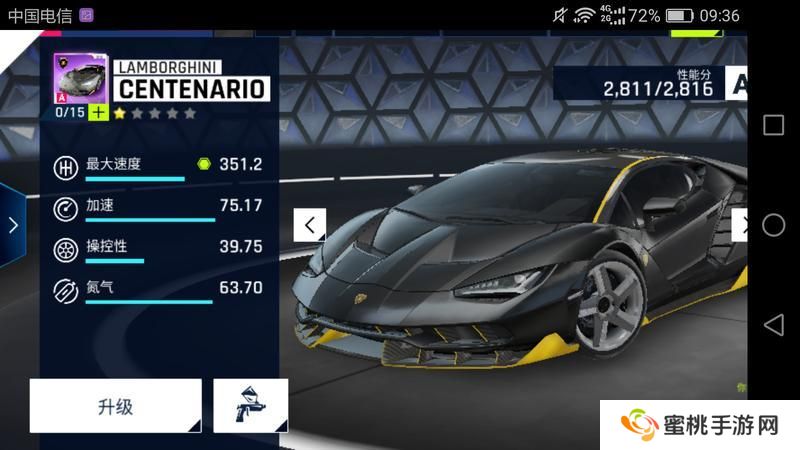Expand the side panel arrow tab

pyautogui.click(x=13, y=225)
